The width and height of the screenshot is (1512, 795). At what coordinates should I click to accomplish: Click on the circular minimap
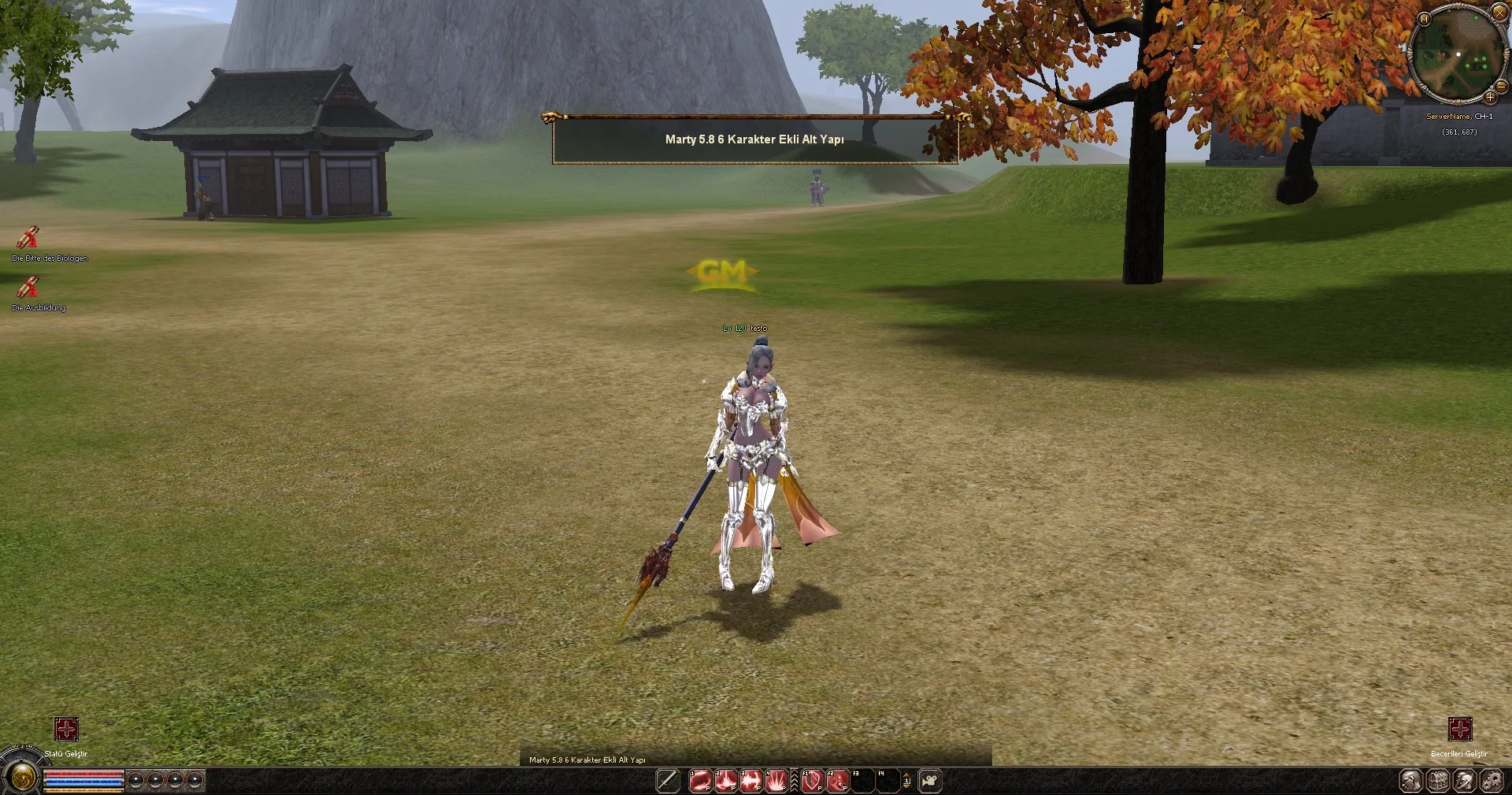point(1455,55)
